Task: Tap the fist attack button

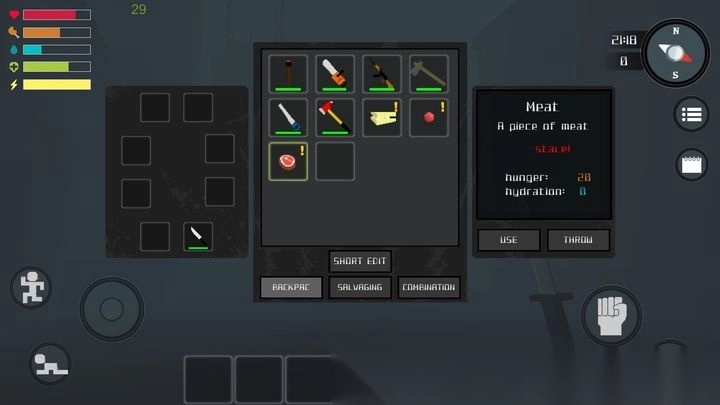Action: tap(611, 316)
